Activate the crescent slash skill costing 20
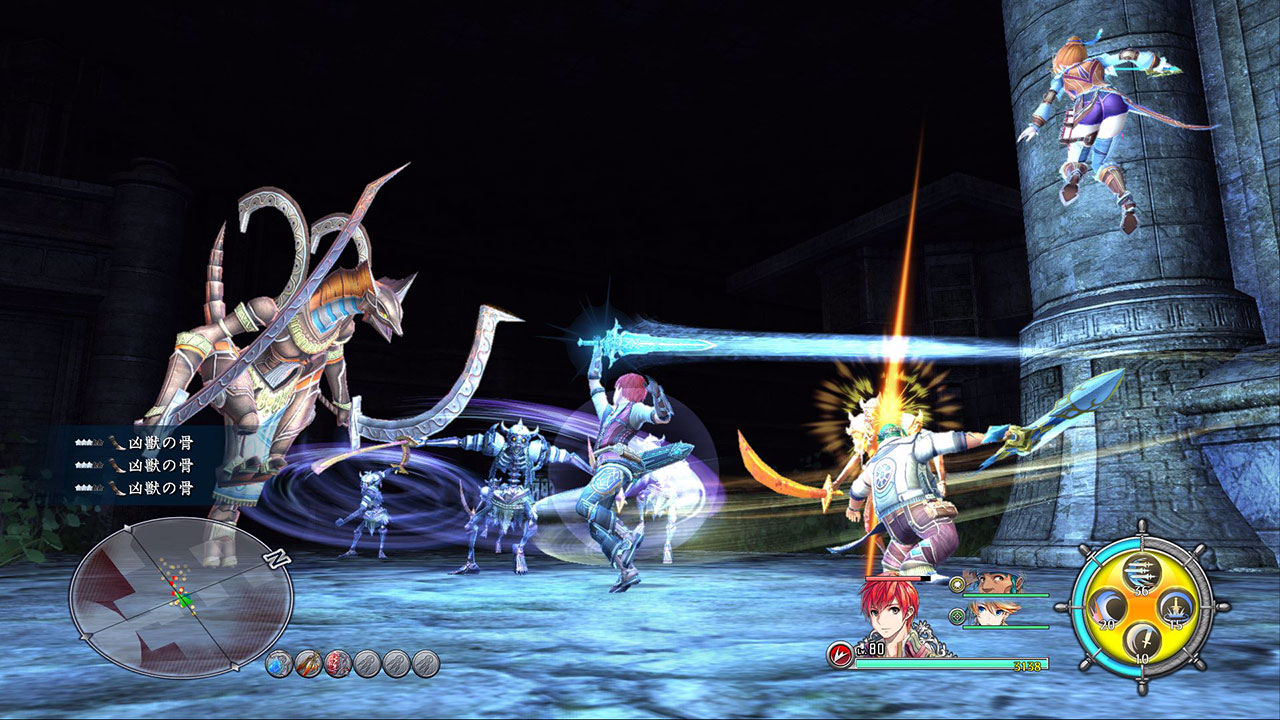Screen dimensions: 1280x720 coord(1105,609)
